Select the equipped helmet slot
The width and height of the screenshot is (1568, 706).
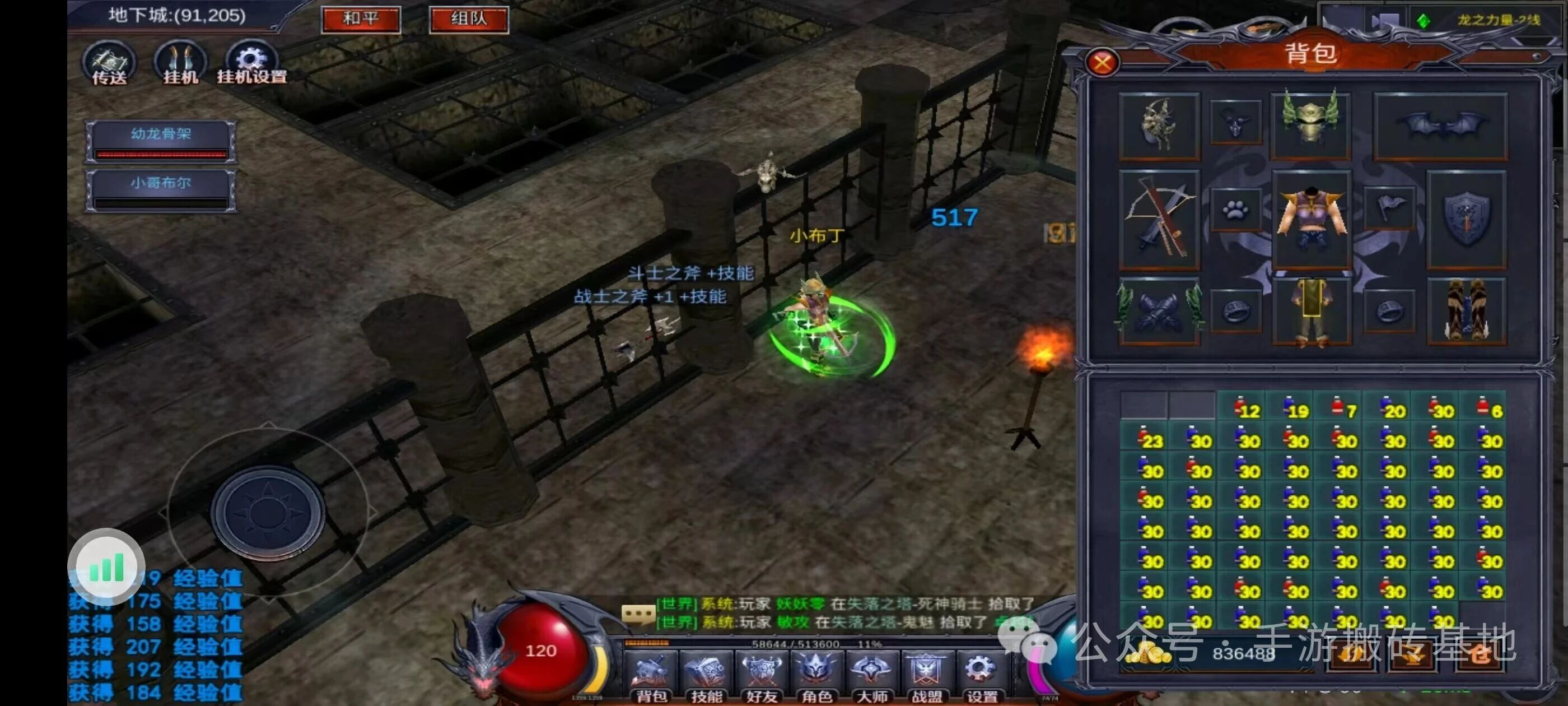click(x=1310, y=125)
